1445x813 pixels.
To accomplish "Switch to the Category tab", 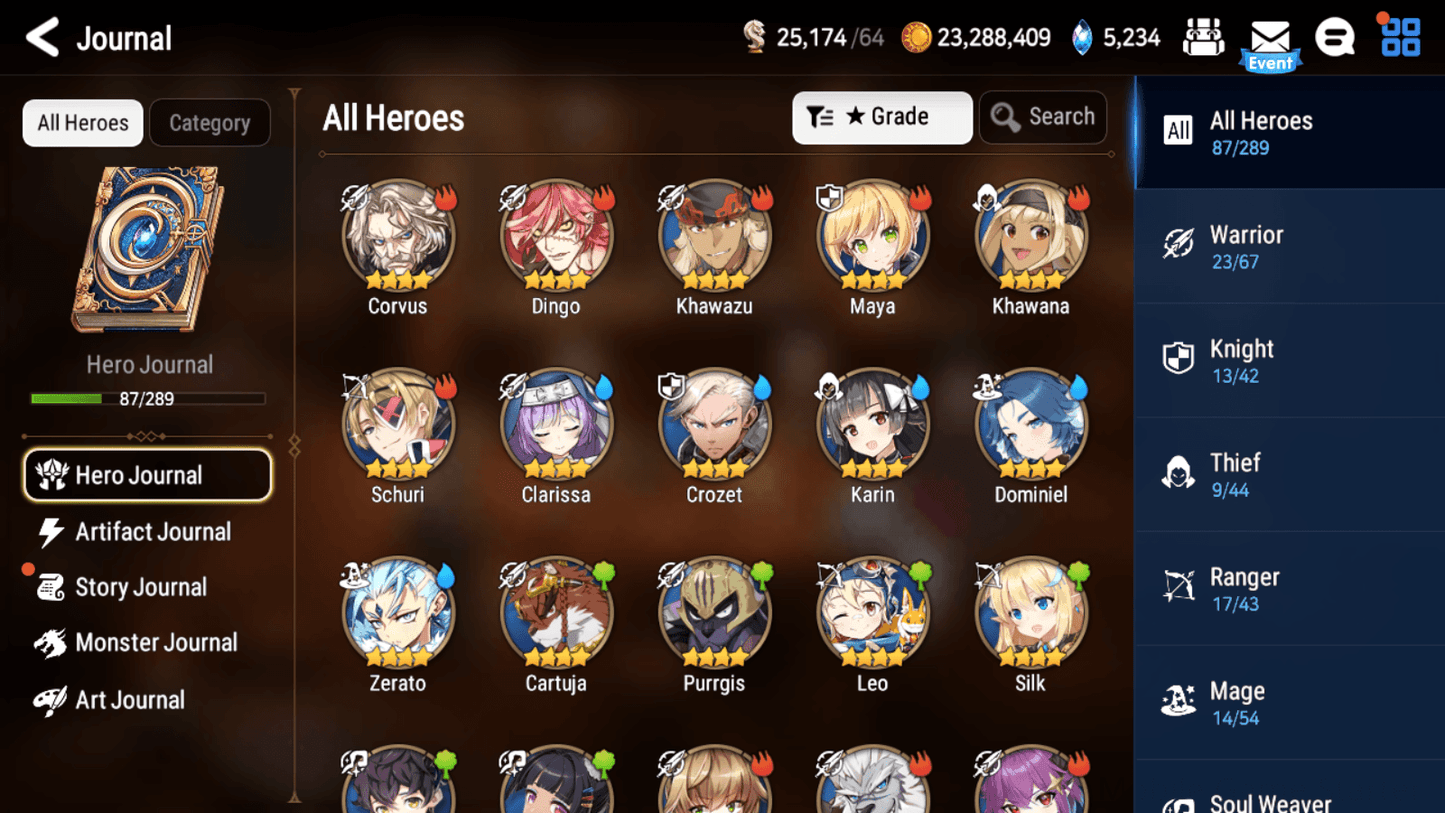I will 210,122.
